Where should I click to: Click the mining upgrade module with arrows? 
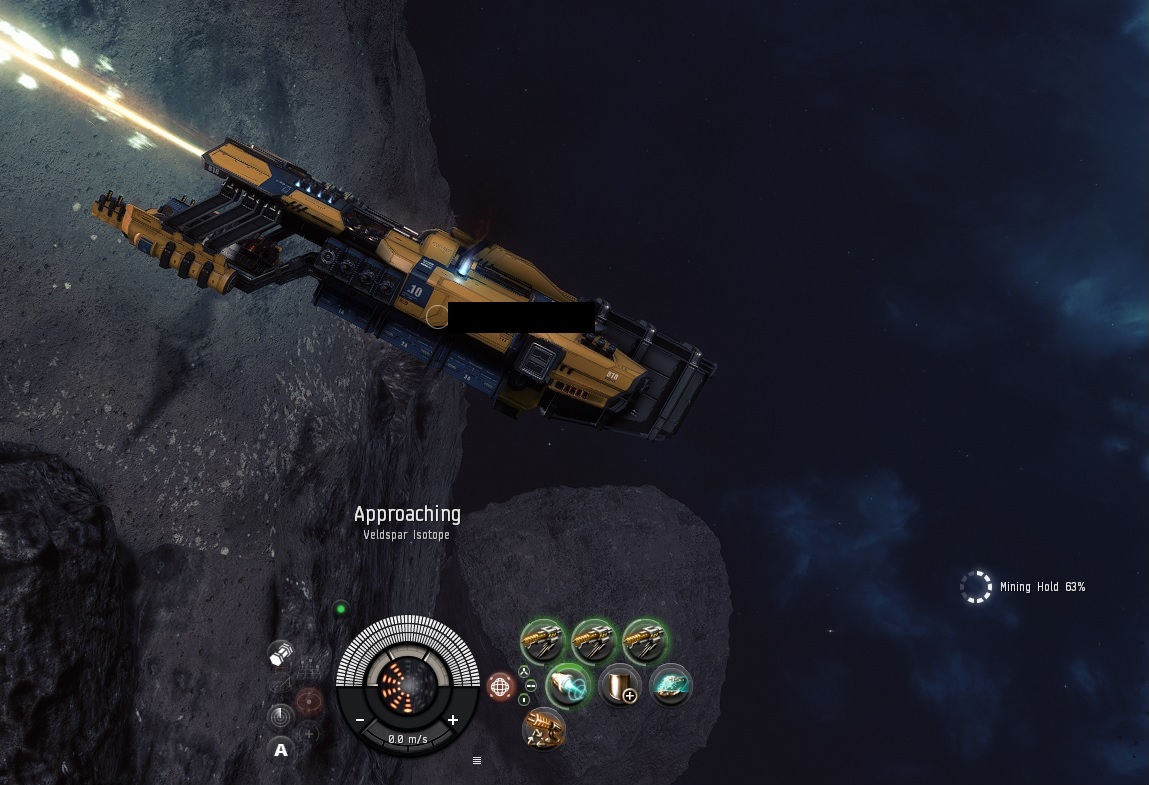click(544, 729)
